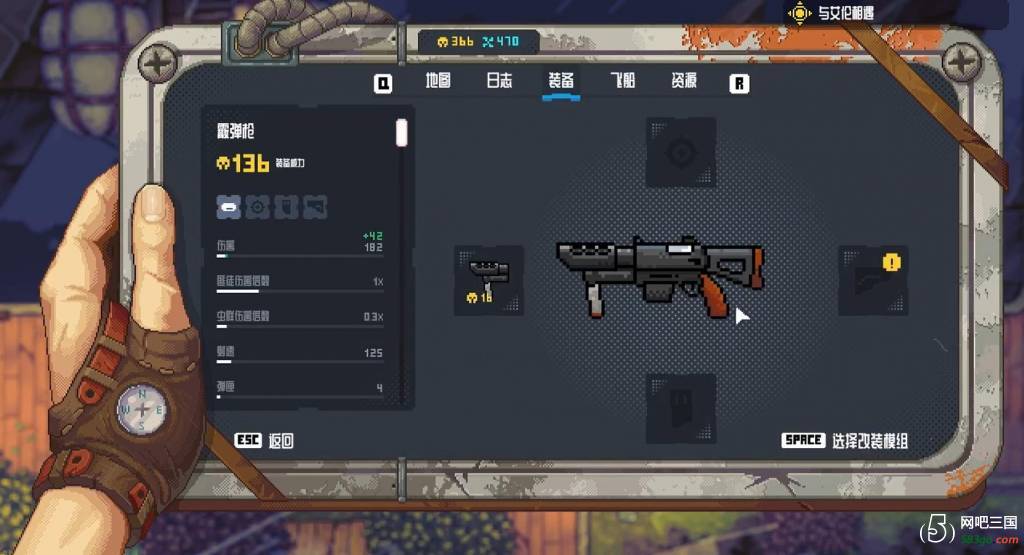Switch to the 地图 (Map) tab

tap(438, 82)
